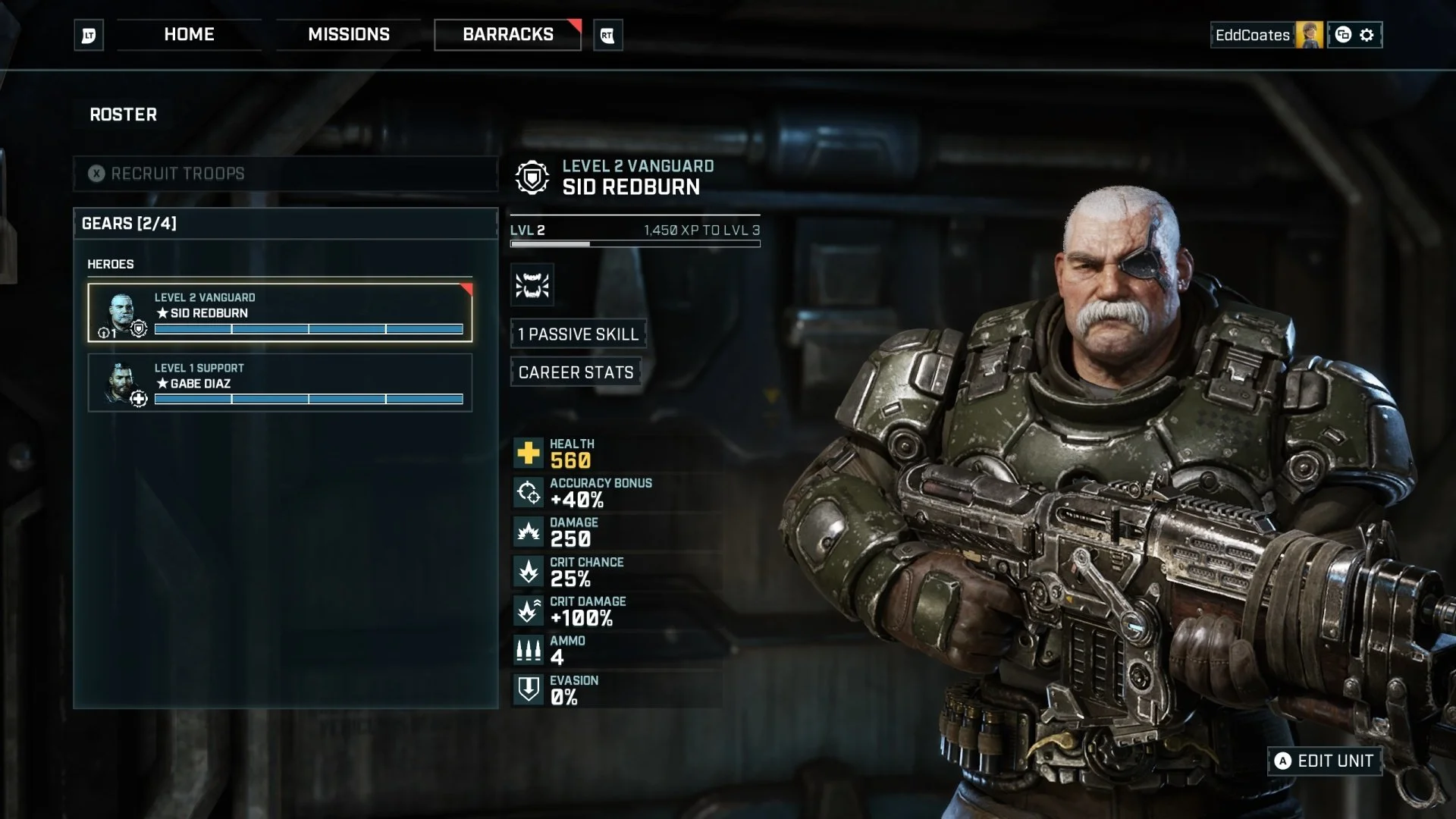
Task: Select the Barracks tab
Action: point(507,35)
